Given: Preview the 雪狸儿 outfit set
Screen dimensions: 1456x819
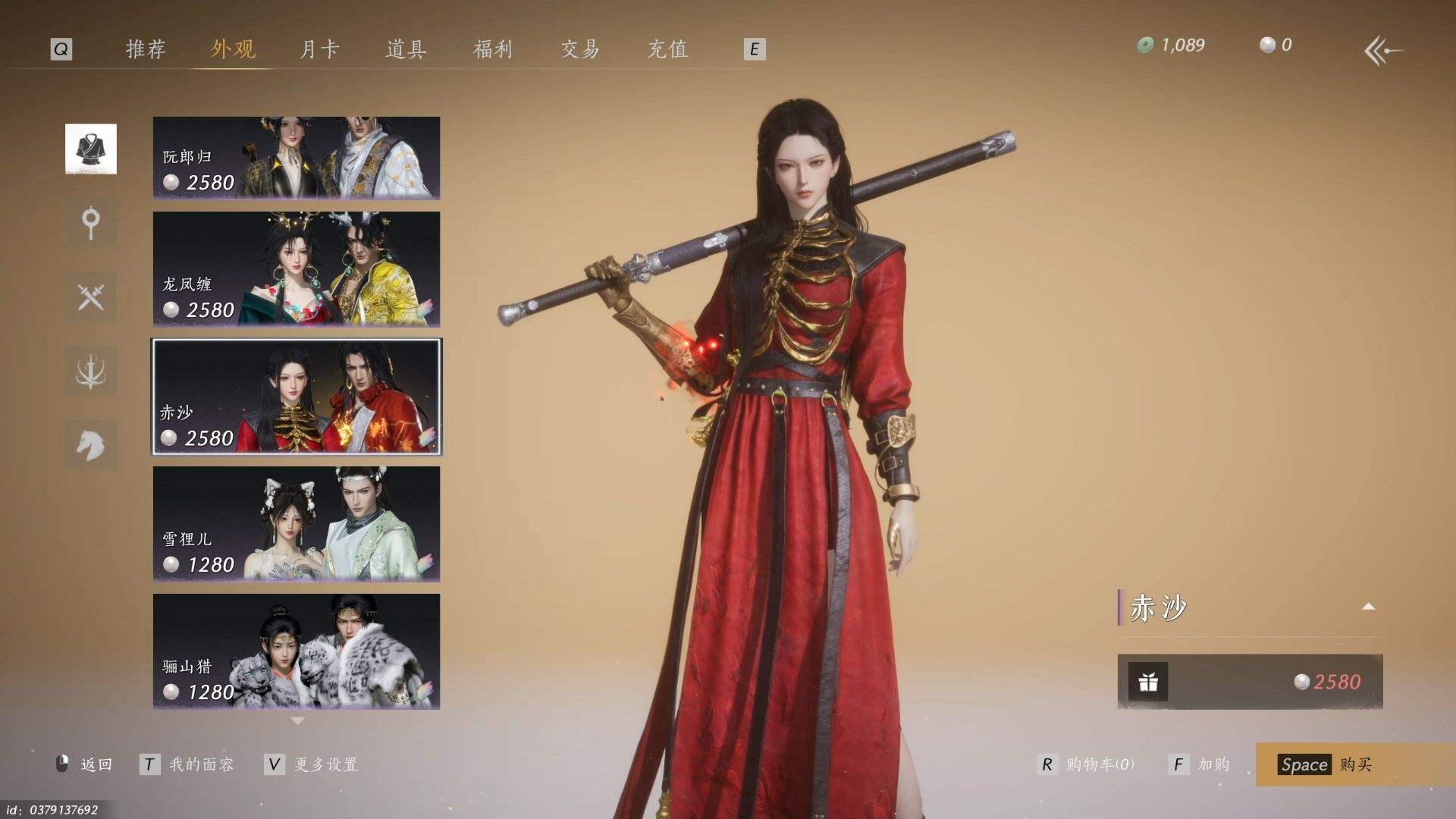Looking at the screenshot, I should point(297,524).
